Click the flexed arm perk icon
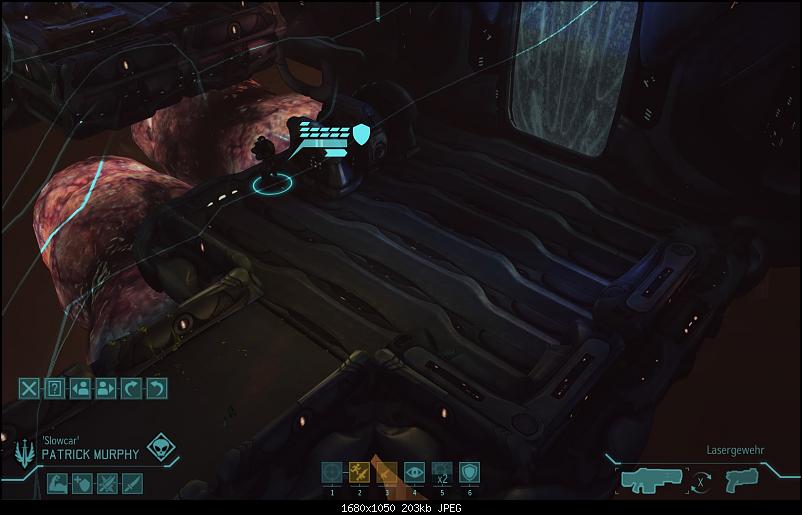 (57, 484)
